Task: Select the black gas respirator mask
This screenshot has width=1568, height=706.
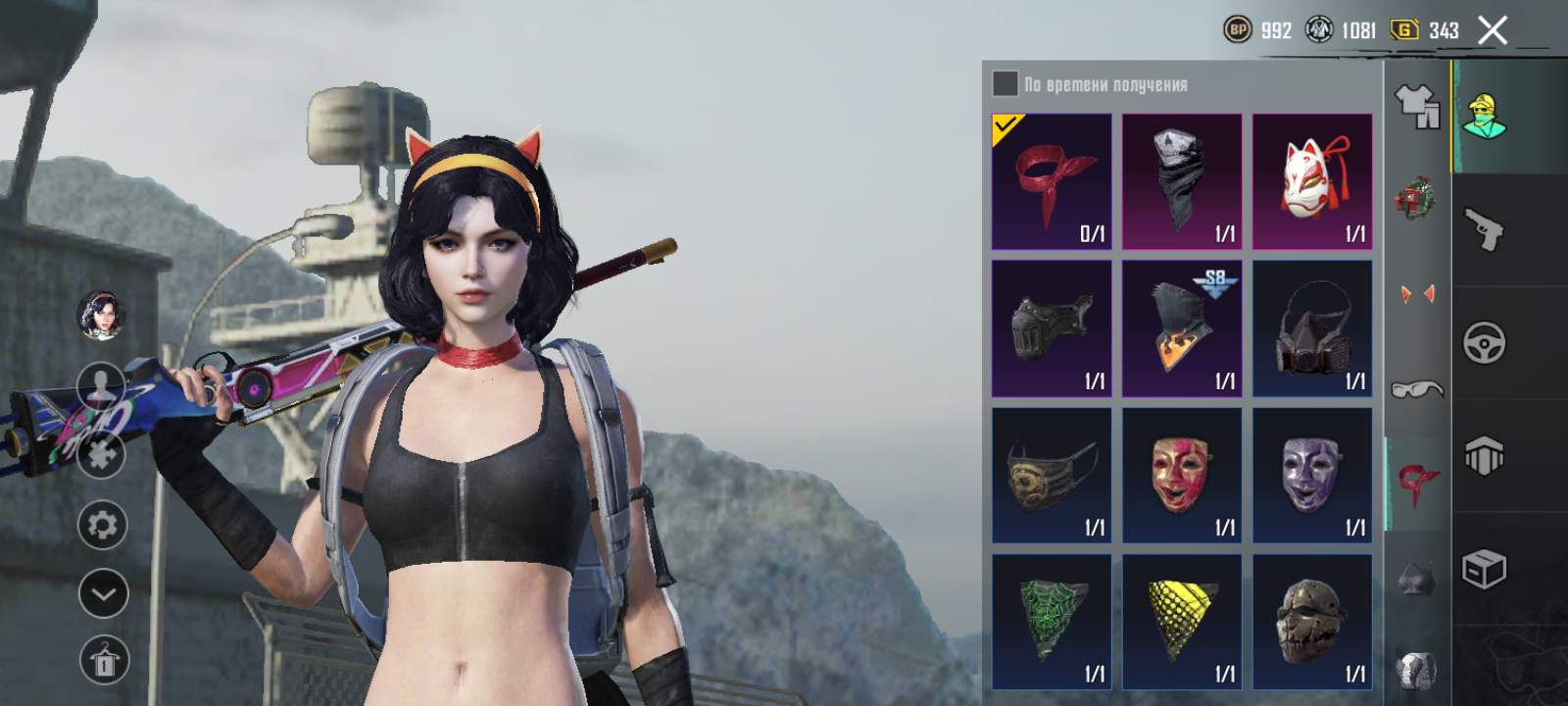Action: click(1312, 328)
